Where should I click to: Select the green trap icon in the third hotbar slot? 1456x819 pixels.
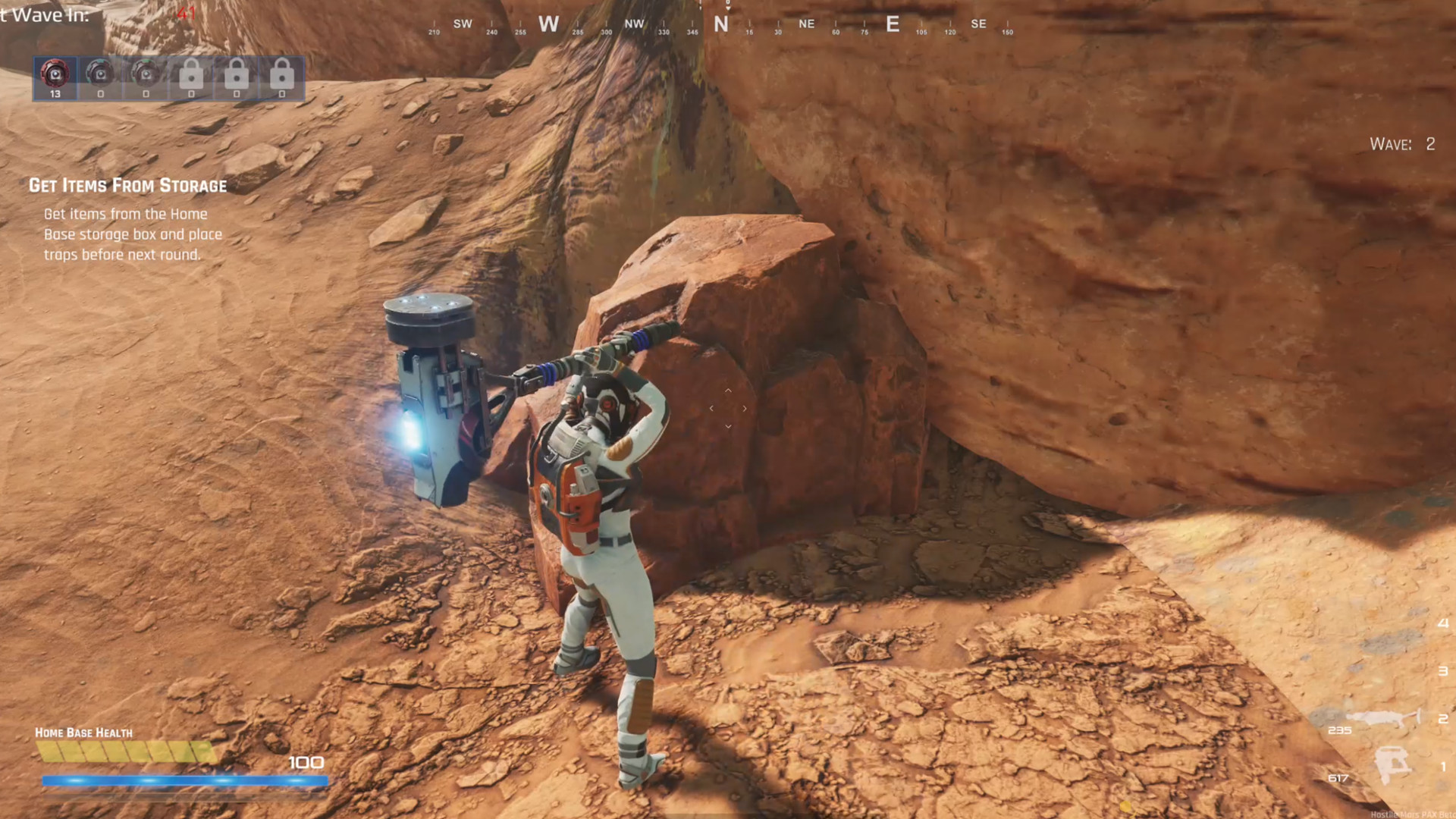click(145, 74)
